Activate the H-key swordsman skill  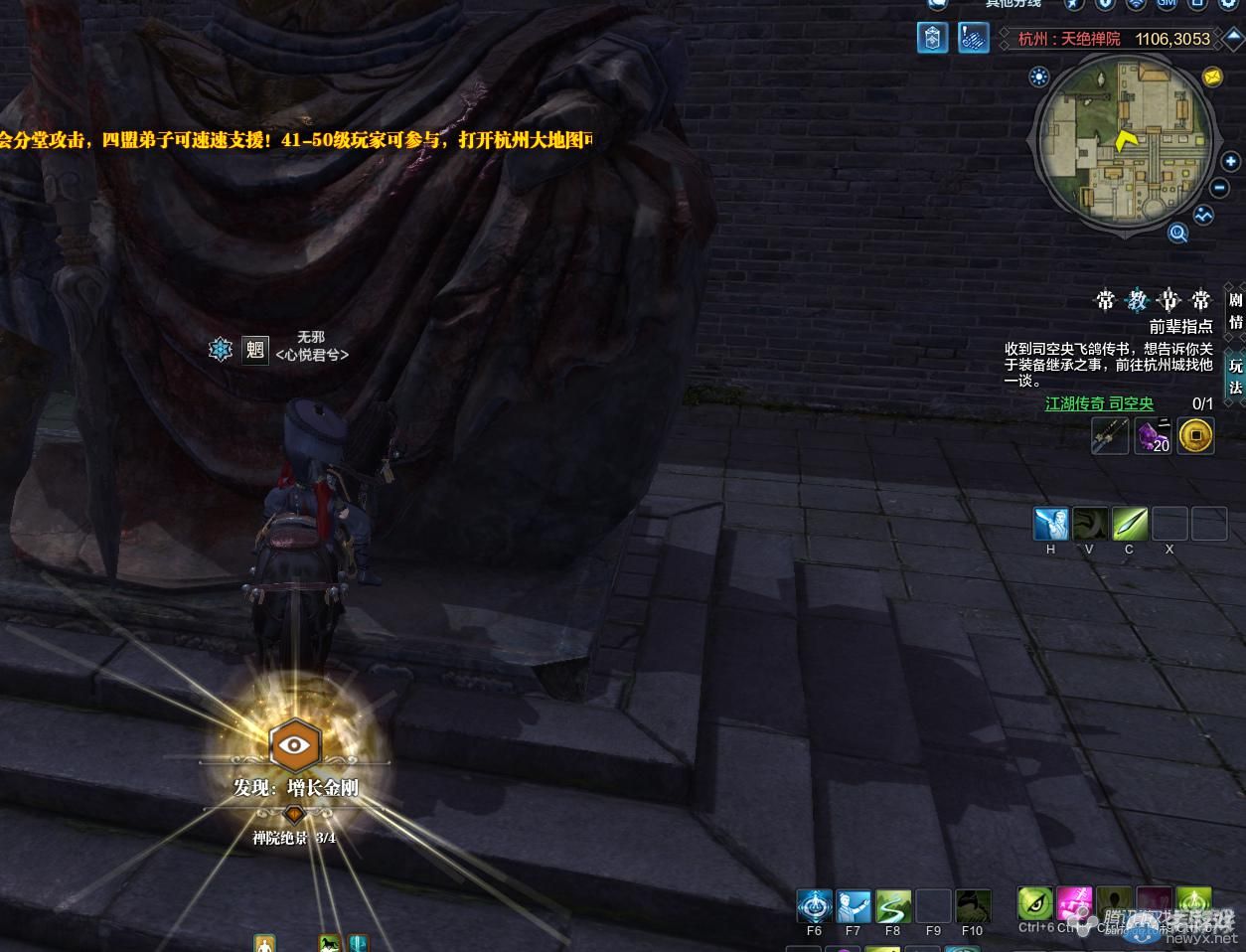coord(1051,524)
